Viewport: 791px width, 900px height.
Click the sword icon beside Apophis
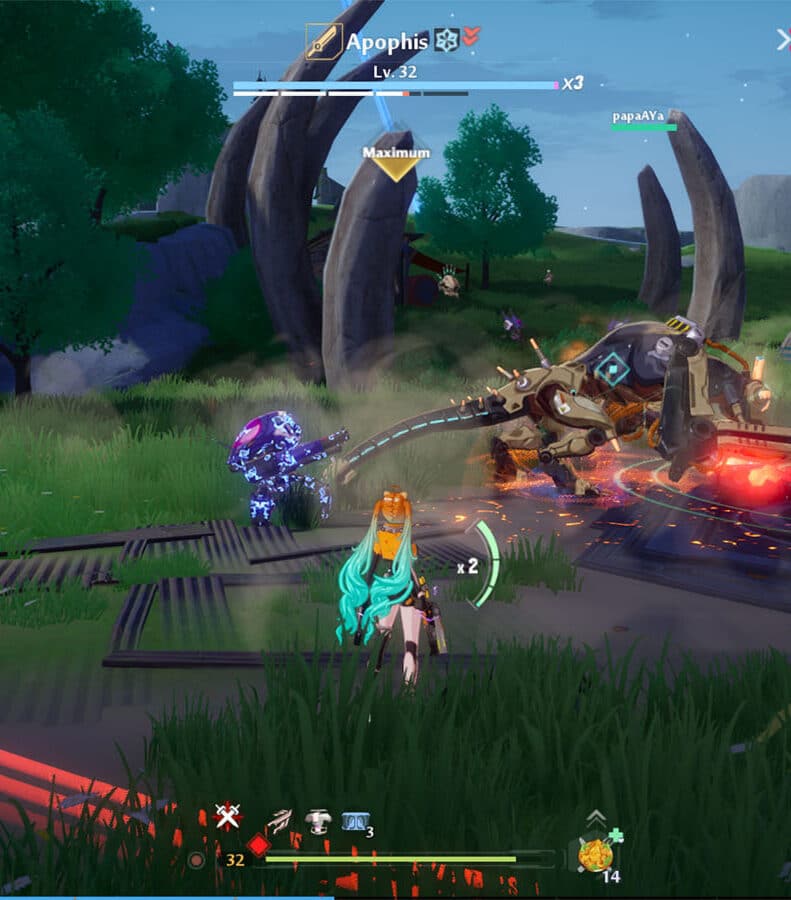pos(323,42)
